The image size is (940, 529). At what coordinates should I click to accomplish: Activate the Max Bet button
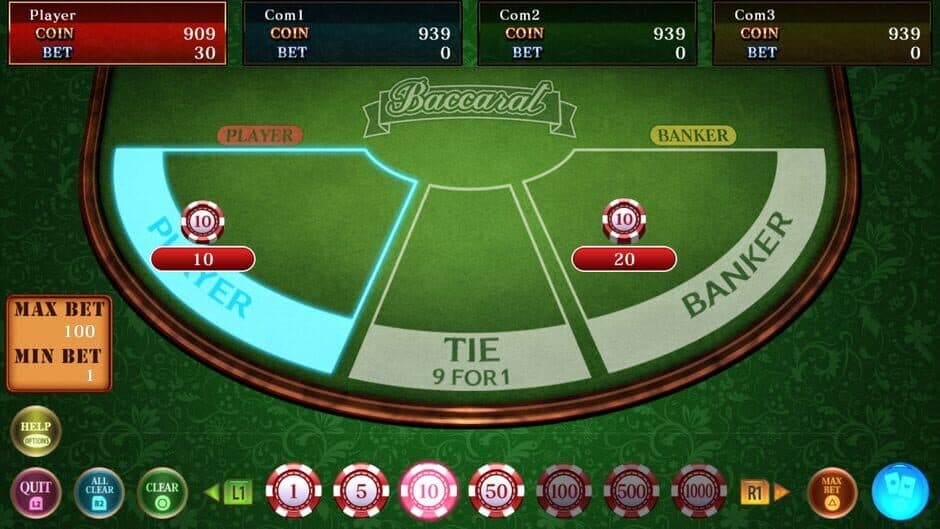[x=832, y=492]
